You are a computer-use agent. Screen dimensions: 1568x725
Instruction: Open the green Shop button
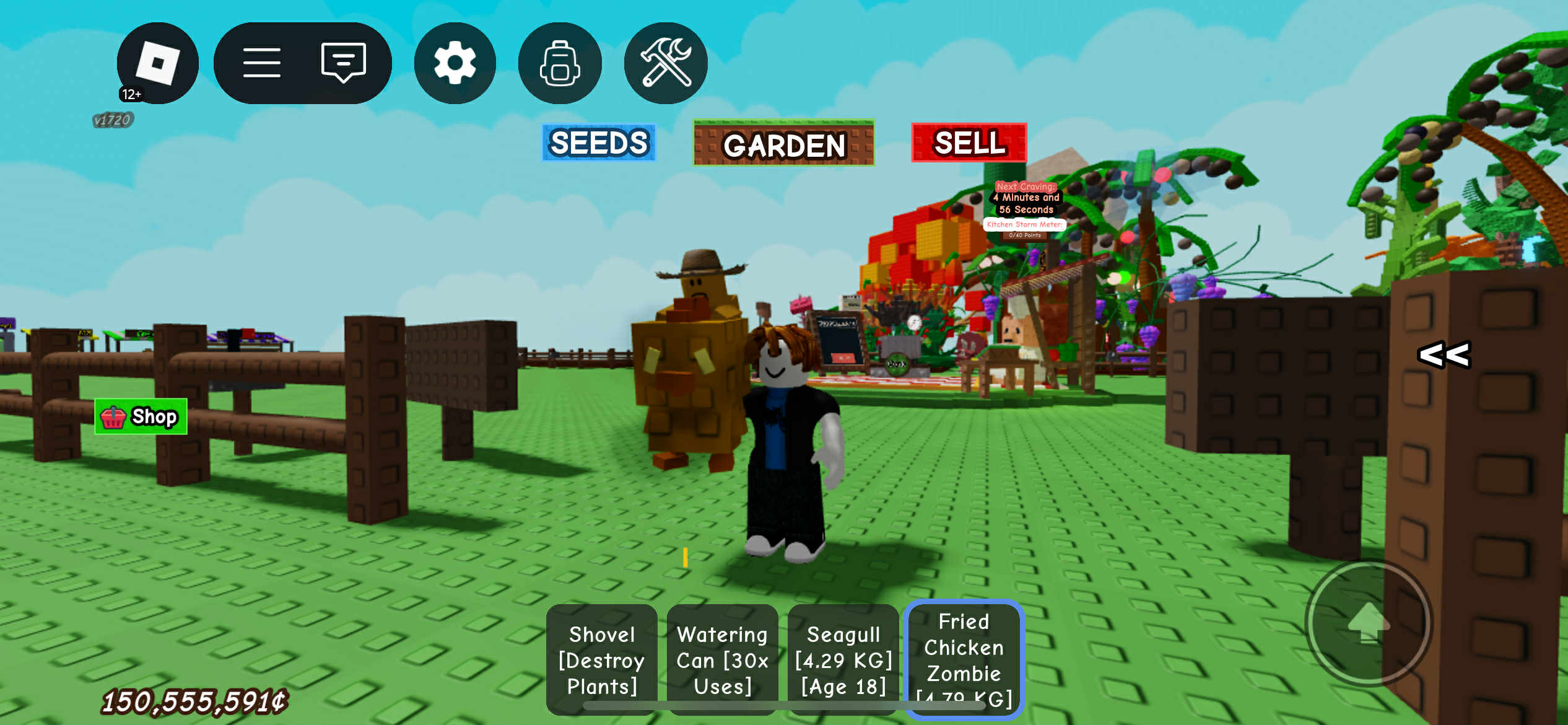[141, 417]
